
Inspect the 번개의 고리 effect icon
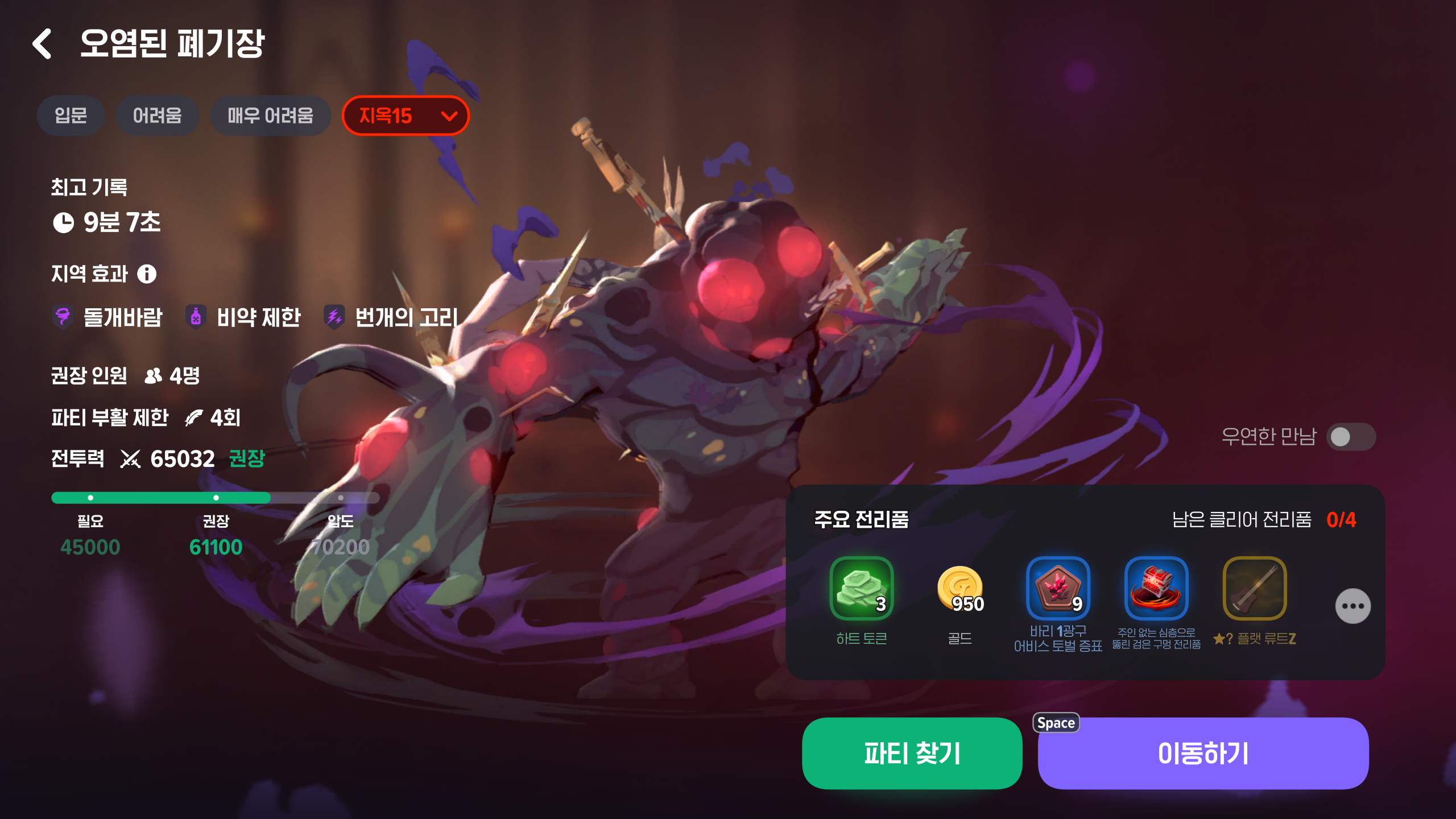(334, 317)
